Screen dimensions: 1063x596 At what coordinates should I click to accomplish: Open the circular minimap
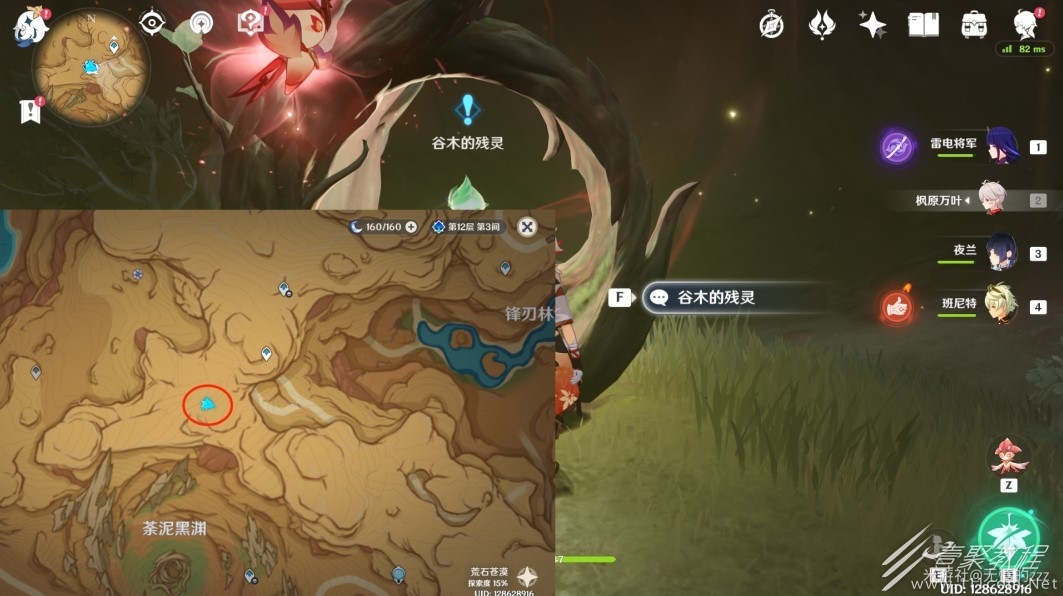click(x=91, y=68)
